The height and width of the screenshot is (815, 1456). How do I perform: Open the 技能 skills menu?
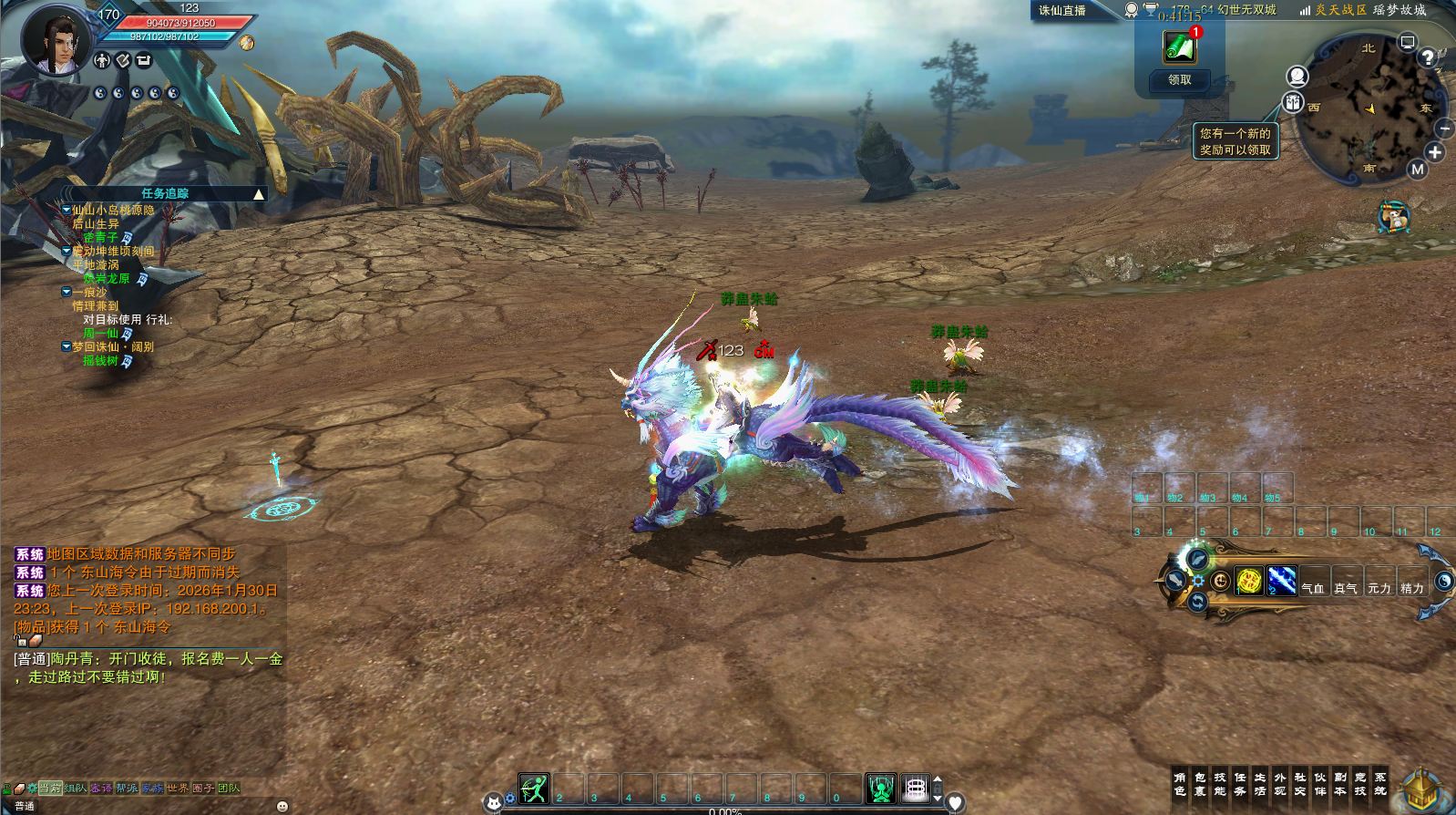(x=1220, y=784)
